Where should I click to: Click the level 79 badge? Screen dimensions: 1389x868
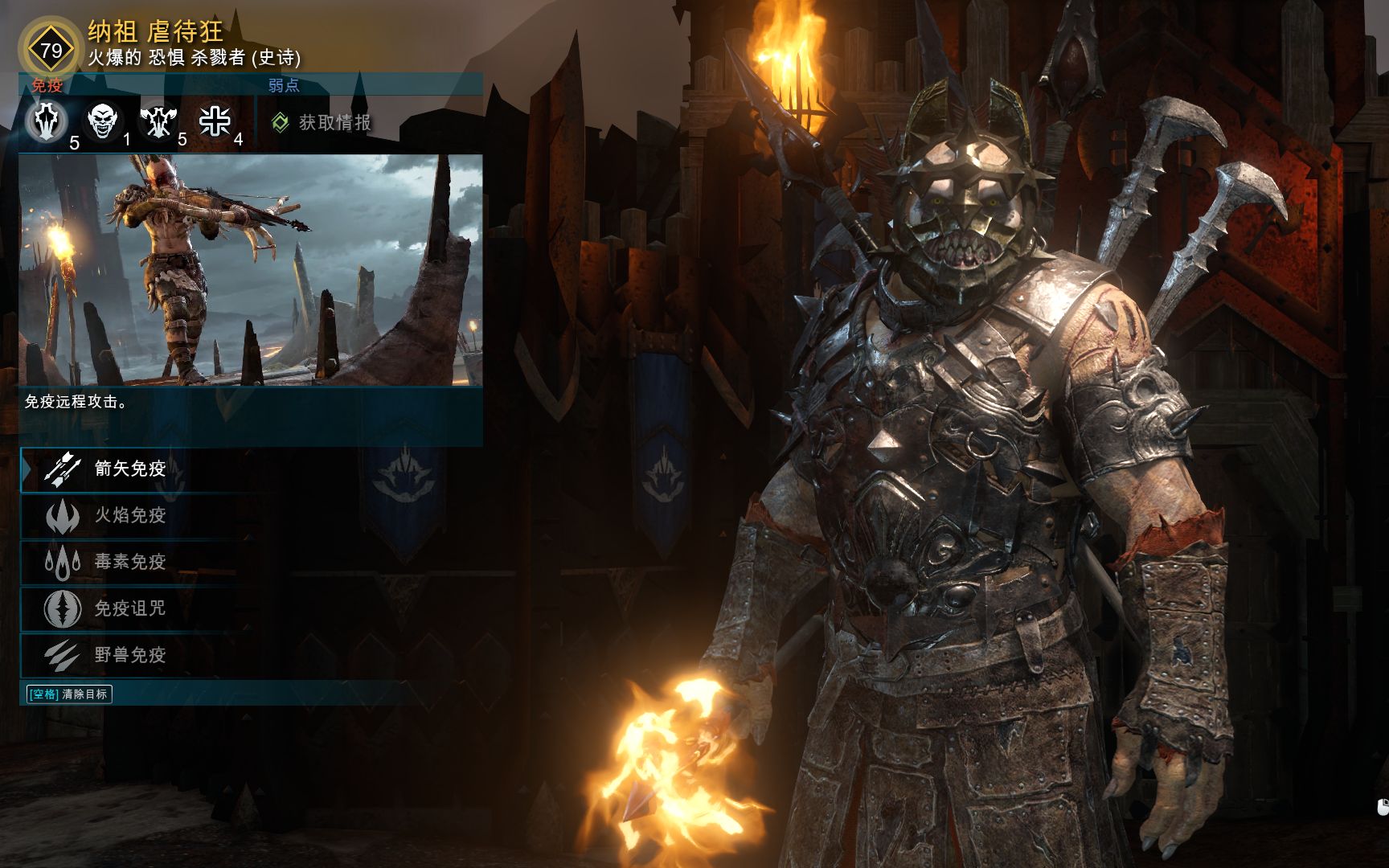coord(51,51)
